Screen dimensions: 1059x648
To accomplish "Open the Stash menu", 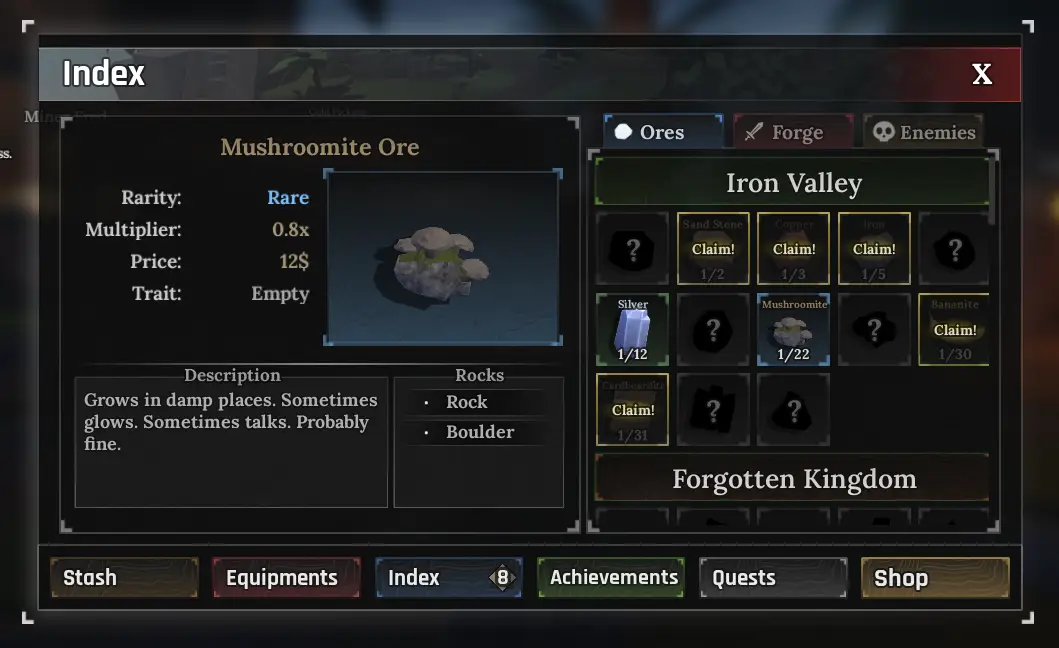I will pyautogui.click(x=124, y=578).
